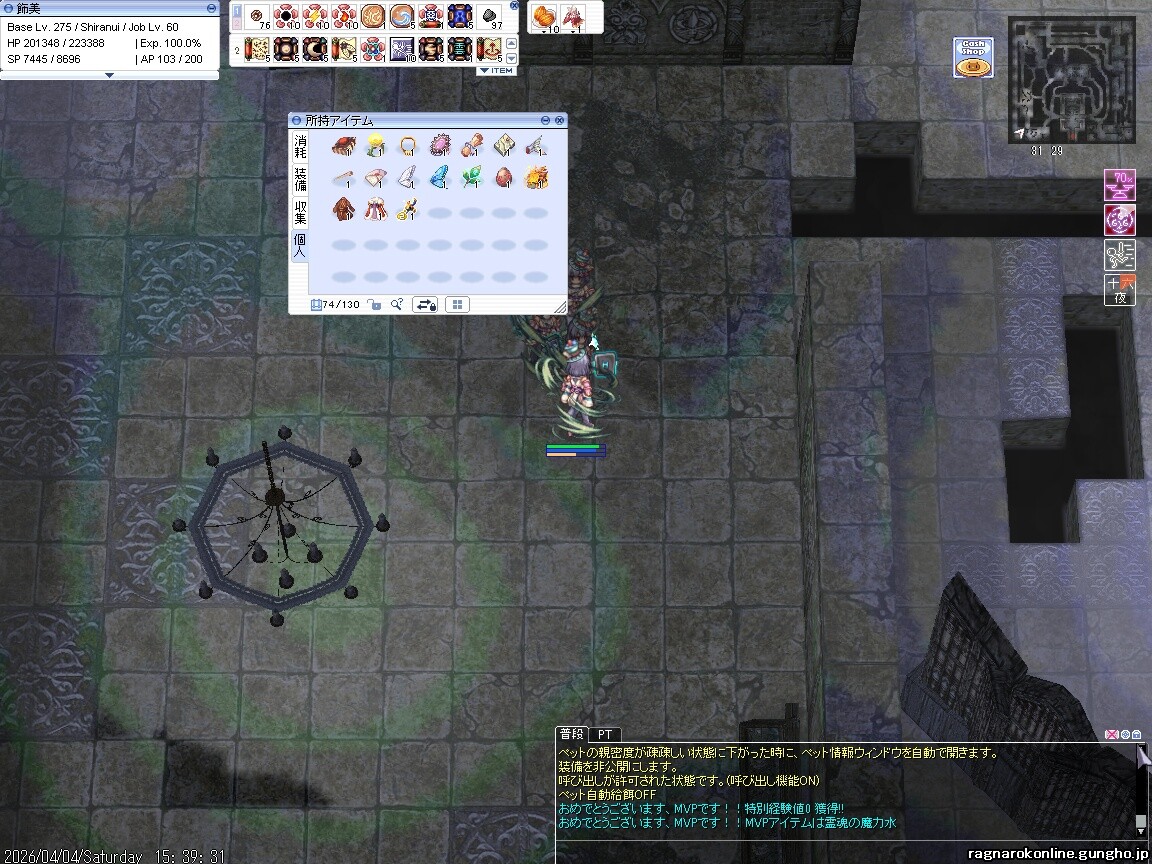This screenshot has height=864, width=1152.
Task: Select the golden key item
Action: pos(406,210)
